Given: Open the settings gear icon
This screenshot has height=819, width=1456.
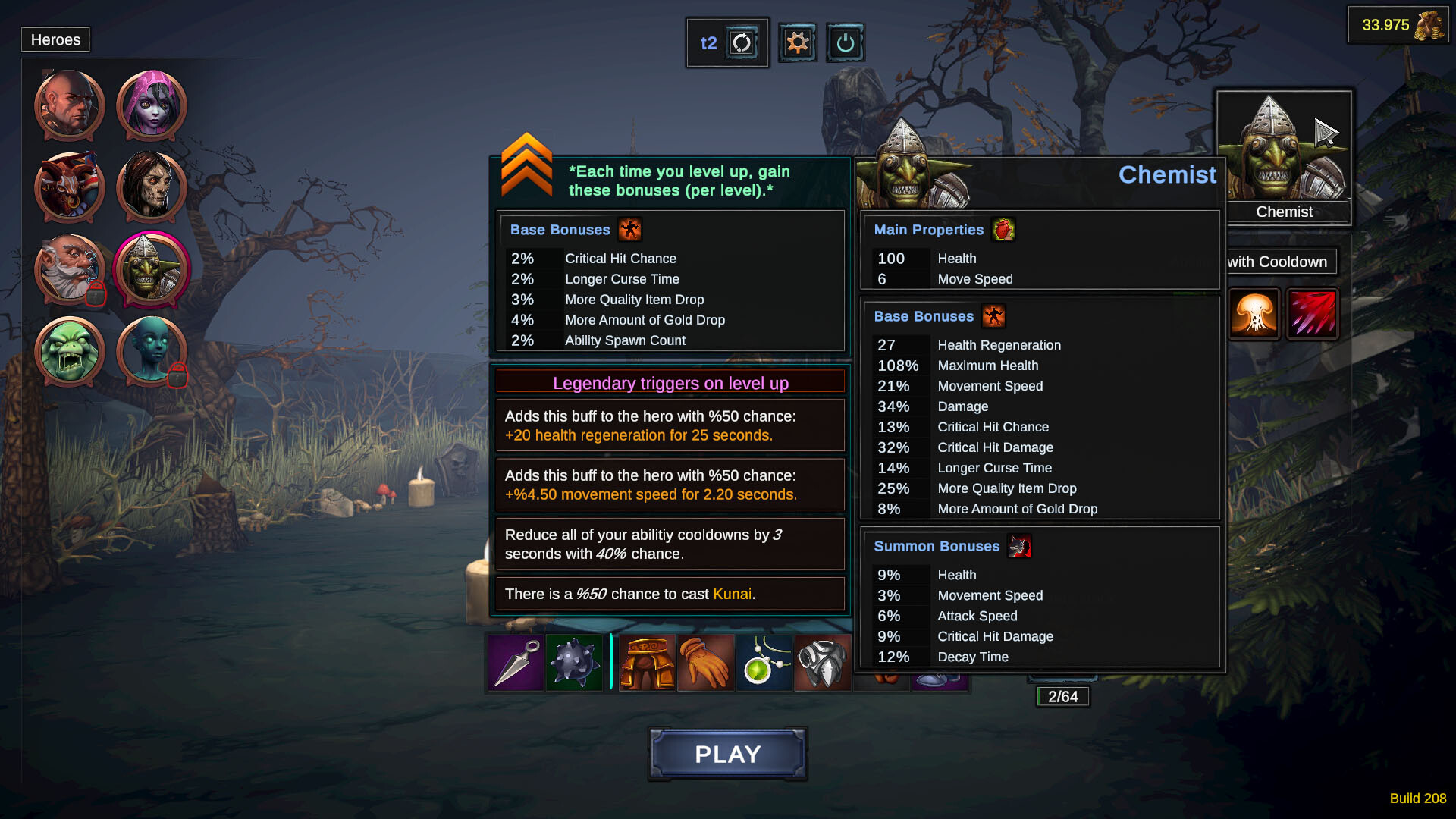Looking at the screenshot, I should point(796,43).
